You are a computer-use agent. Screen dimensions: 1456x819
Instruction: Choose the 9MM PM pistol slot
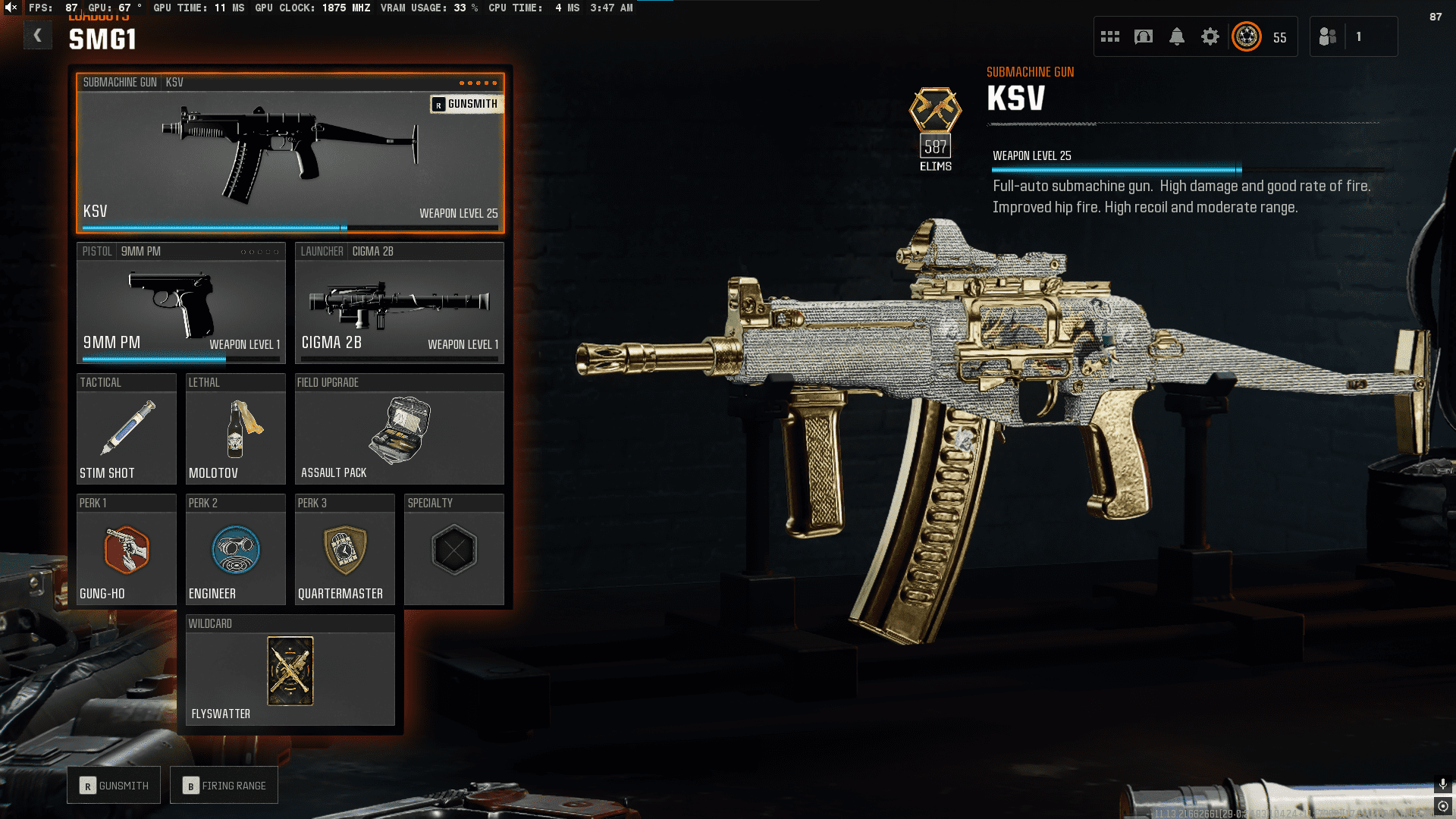click(x=180, y=303)
